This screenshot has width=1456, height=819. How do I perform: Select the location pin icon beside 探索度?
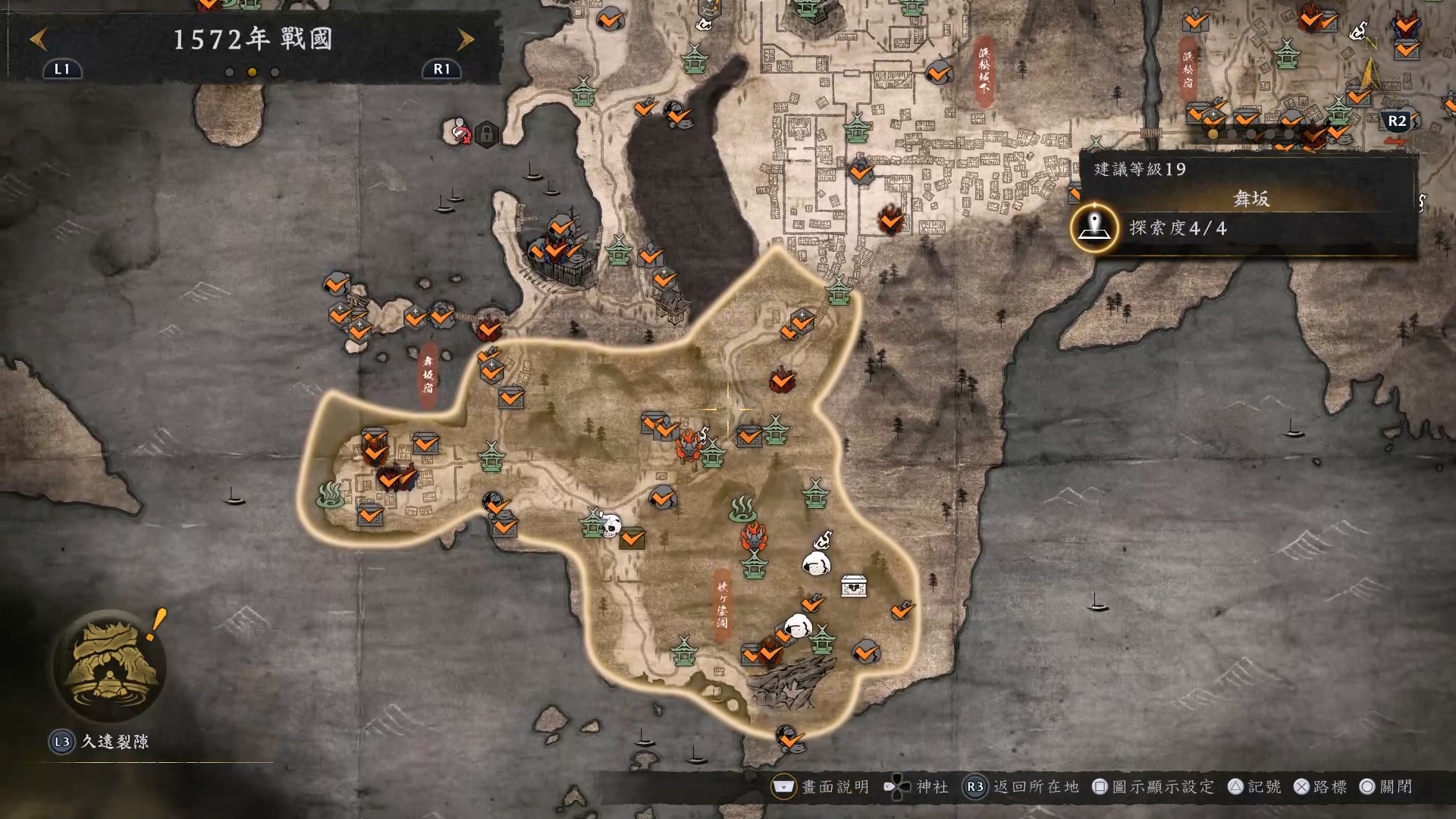pyautogui.click(x=1094, y=227)
